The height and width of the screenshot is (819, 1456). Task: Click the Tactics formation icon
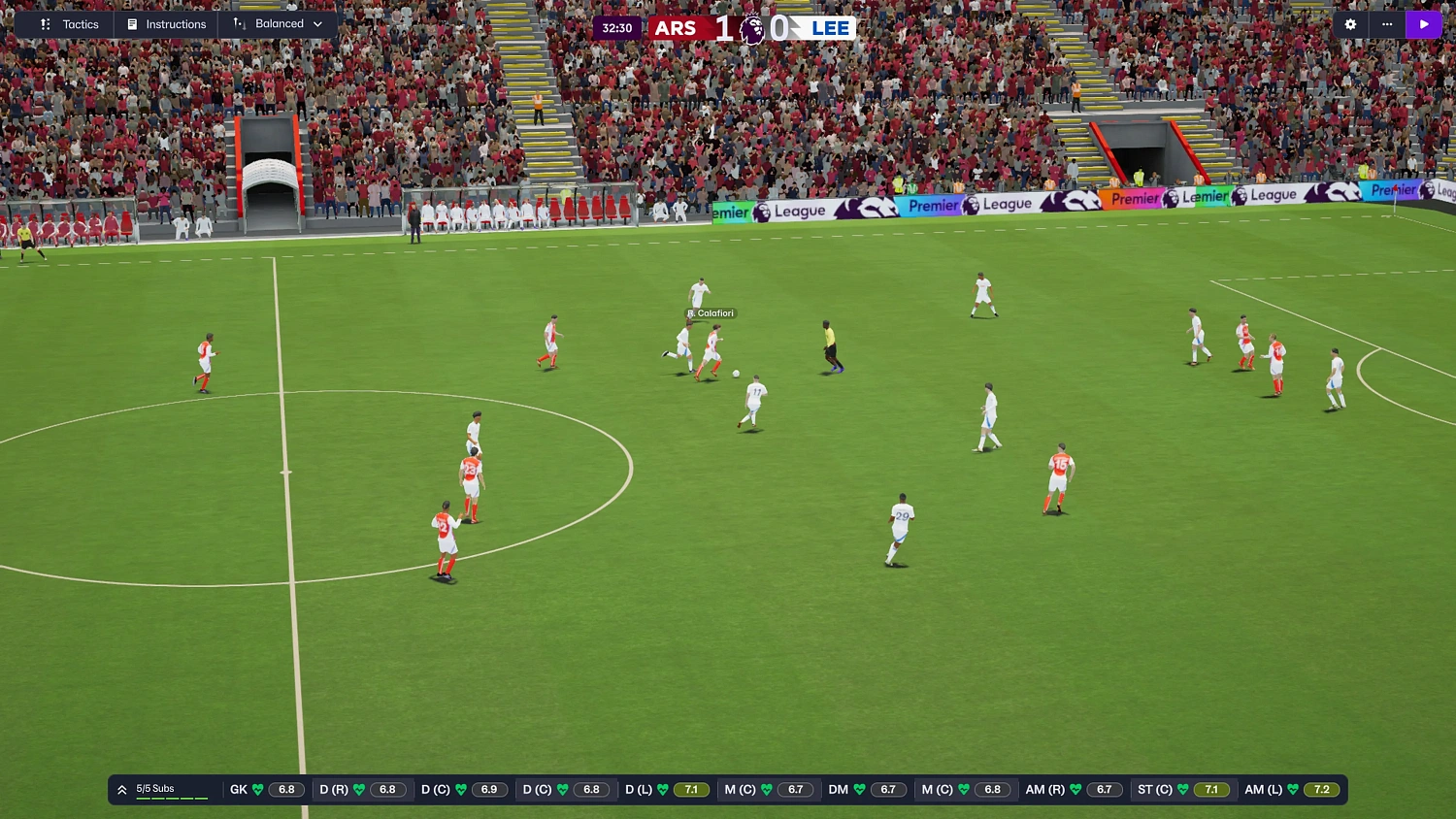44,24
